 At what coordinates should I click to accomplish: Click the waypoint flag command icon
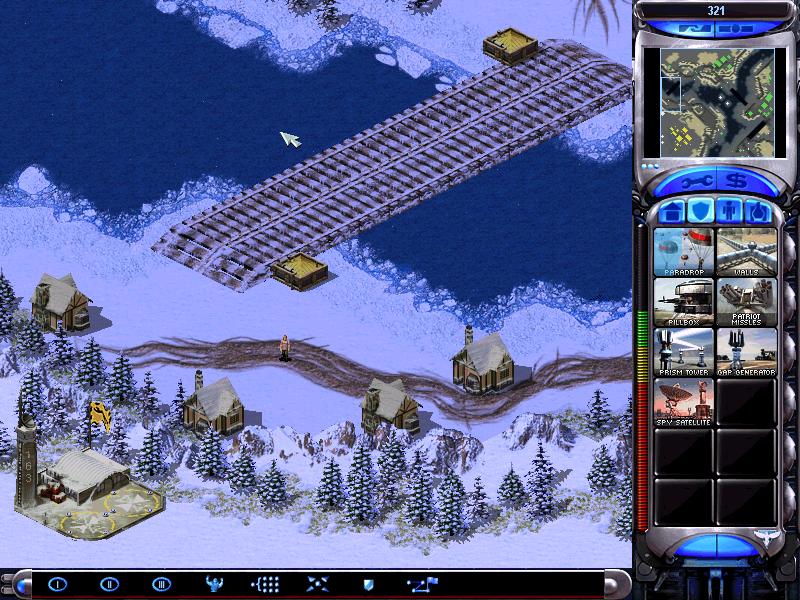tap(419, 584)
